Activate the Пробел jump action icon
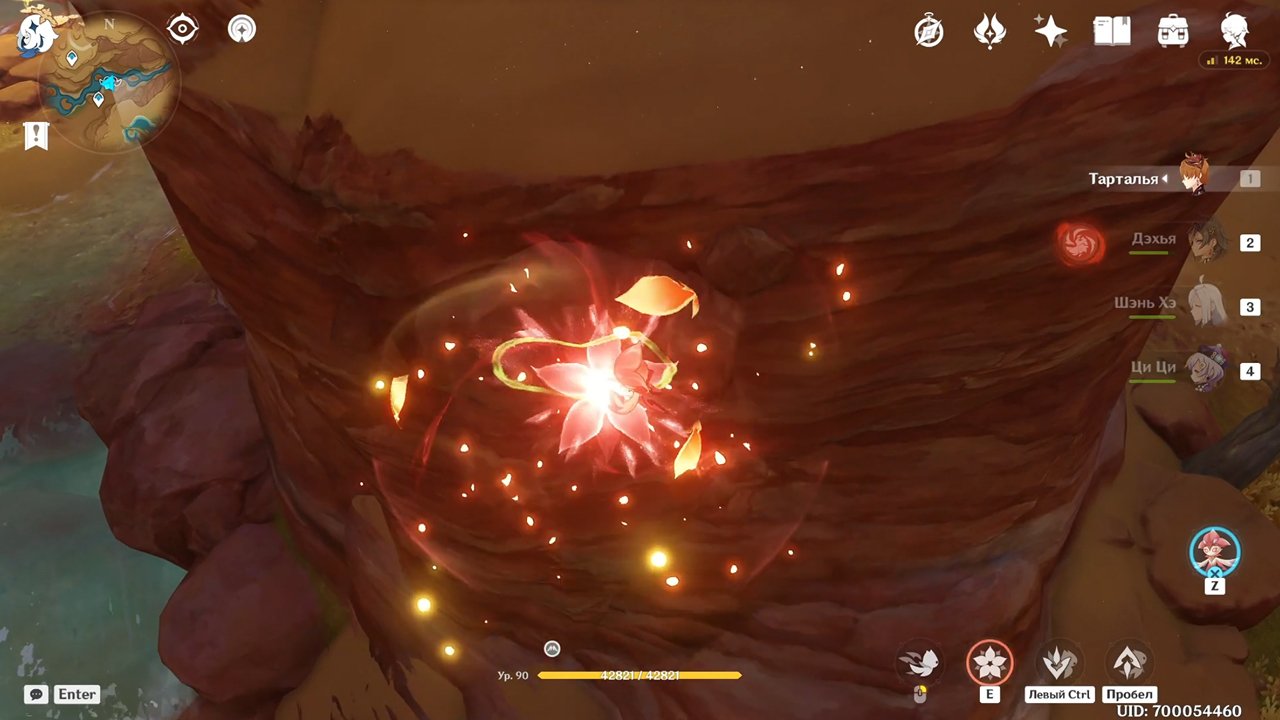The width and height of the screenshot is (1280, 720). tap(1129, 662)
